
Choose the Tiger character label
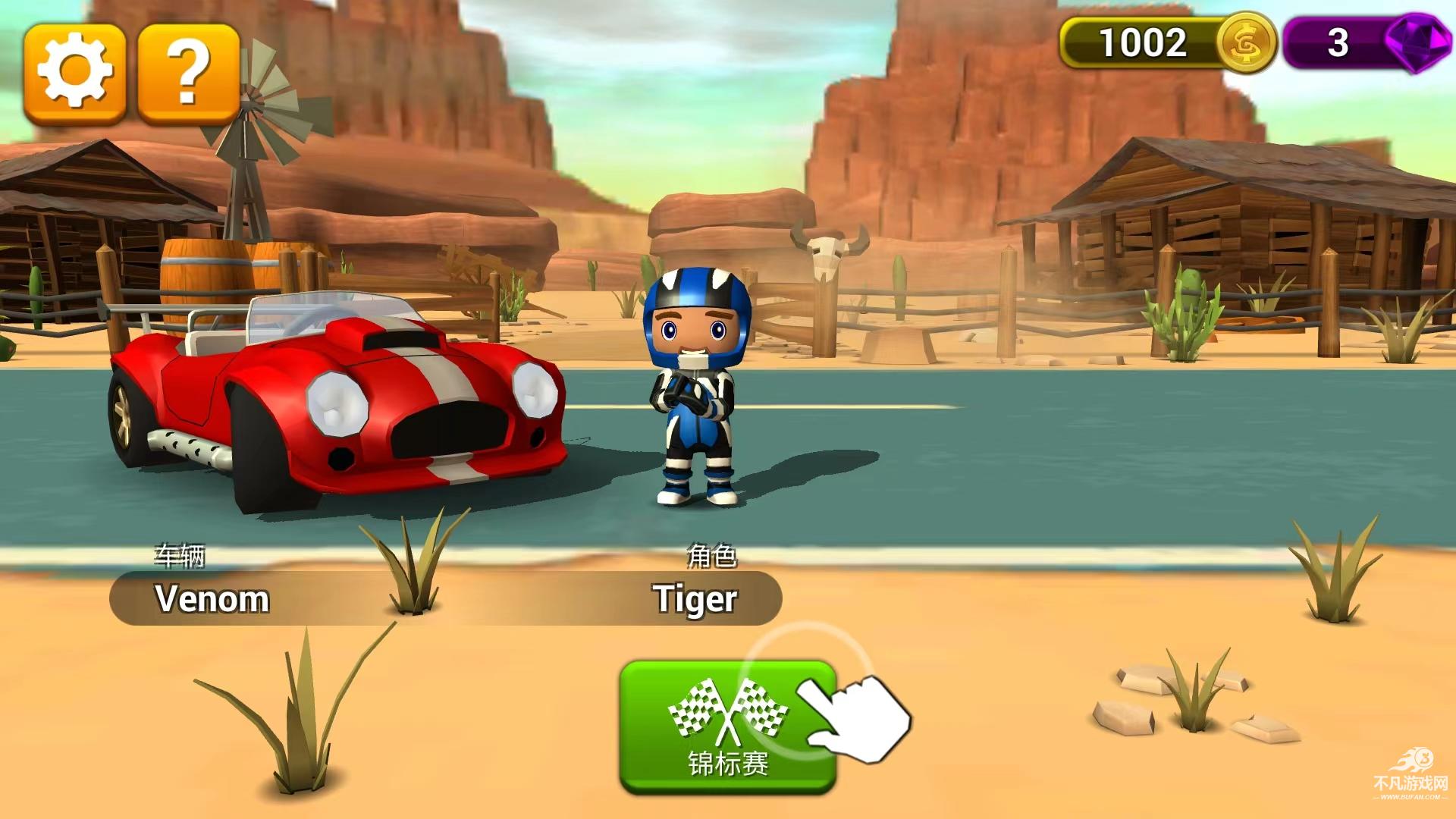695,598
